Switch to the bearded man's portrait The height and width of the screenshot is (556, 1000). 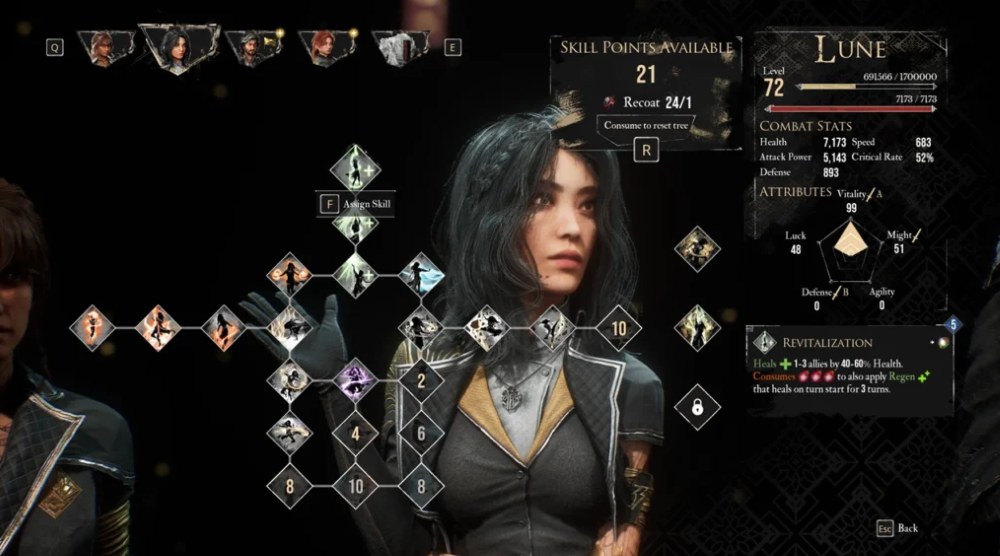pyautogui.click(x=246, y=47)
